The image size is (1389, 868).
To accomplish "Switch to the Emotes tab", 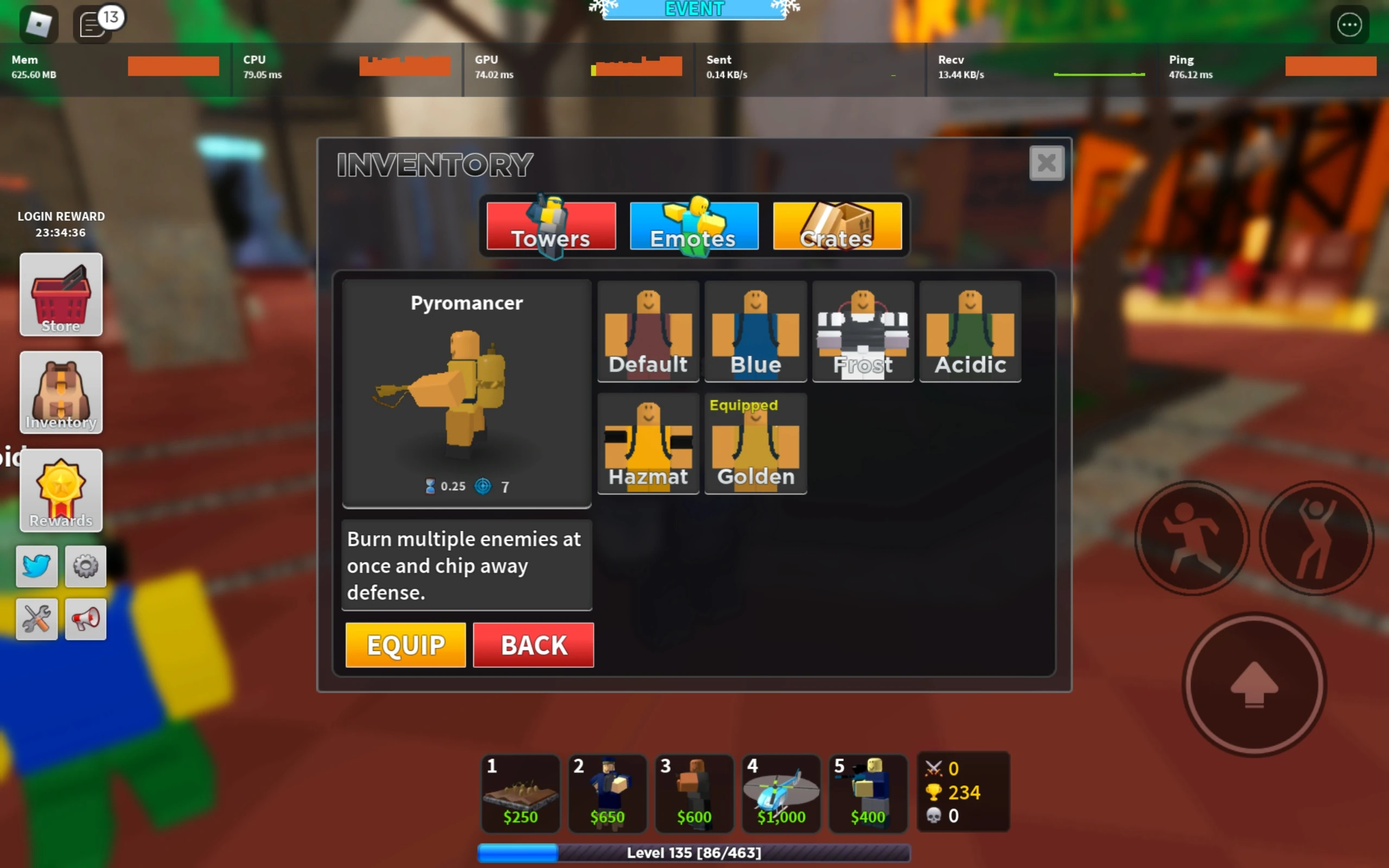I will click(693, 227).
